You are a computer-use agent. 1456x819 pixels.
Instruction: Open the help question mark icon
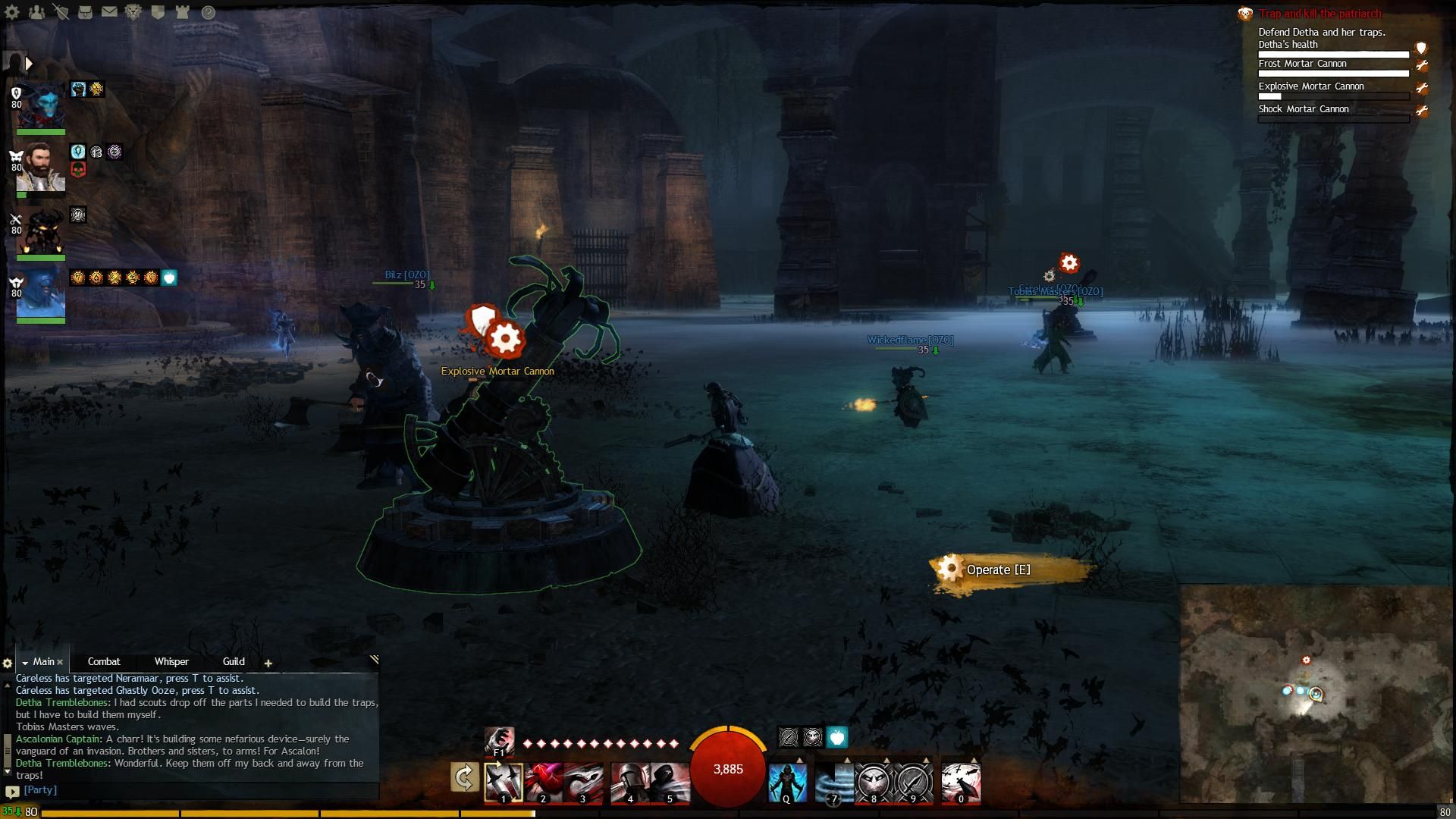pos(209,12)
